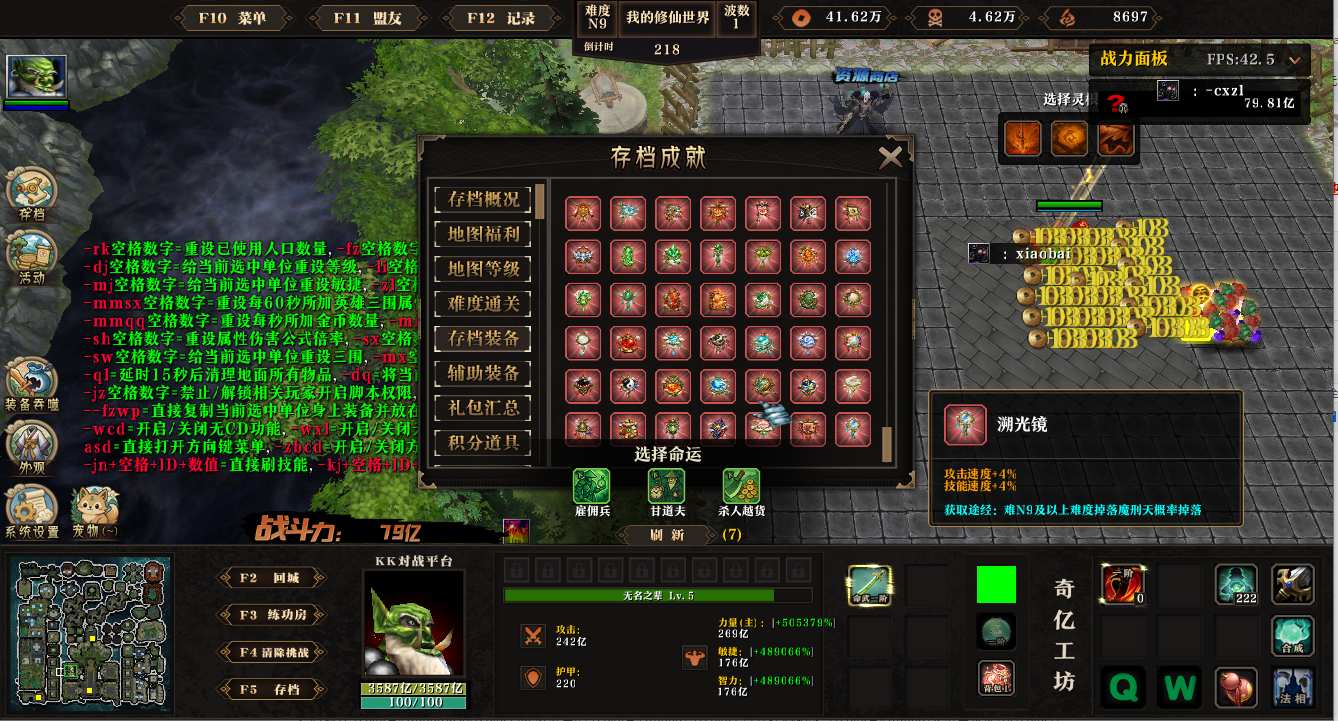
Task: Activate the 合成 skill icon
Action: click(1292, 636)
